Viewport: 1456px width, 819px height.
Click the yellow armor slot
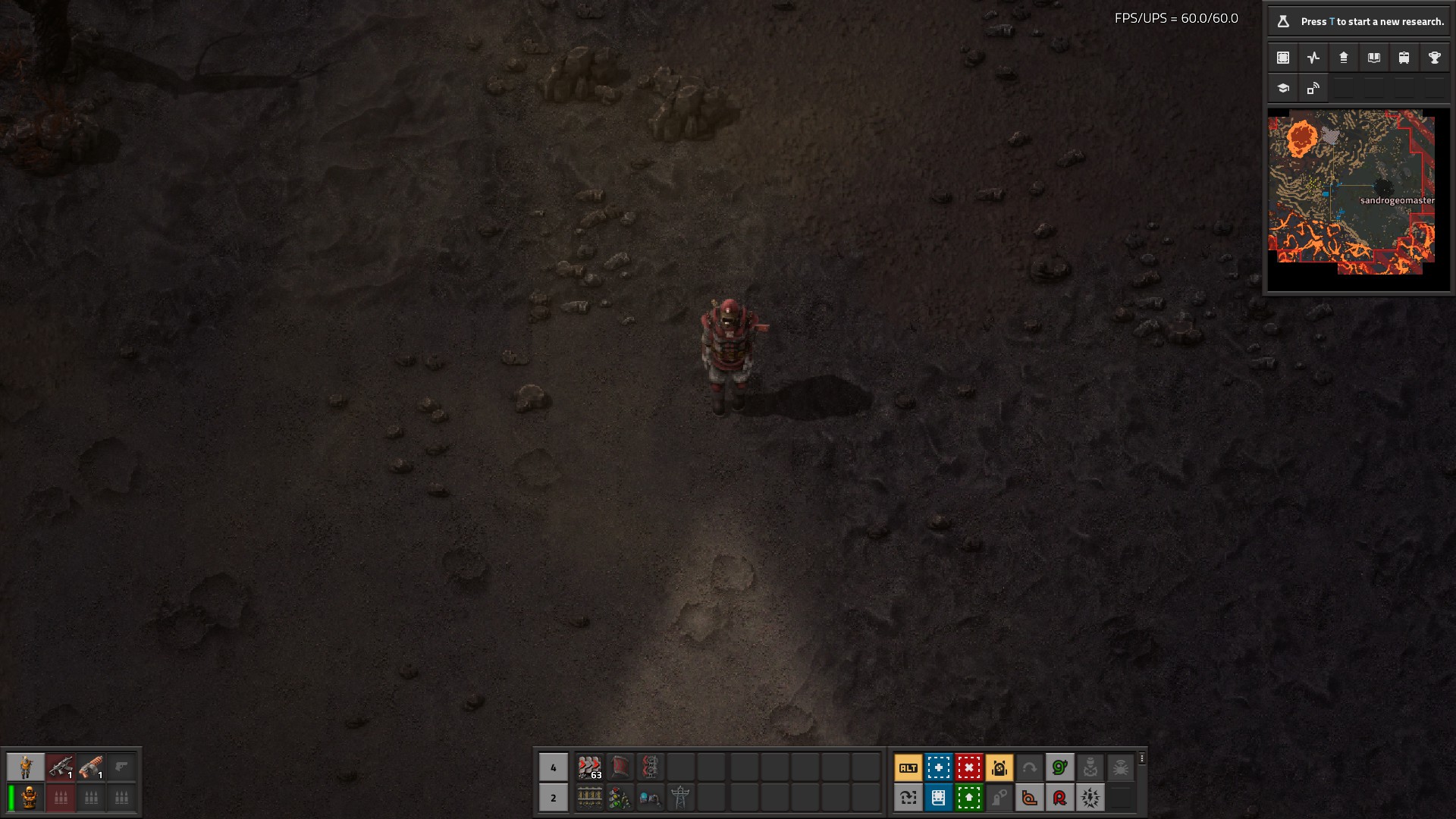[x=30, y=798]
